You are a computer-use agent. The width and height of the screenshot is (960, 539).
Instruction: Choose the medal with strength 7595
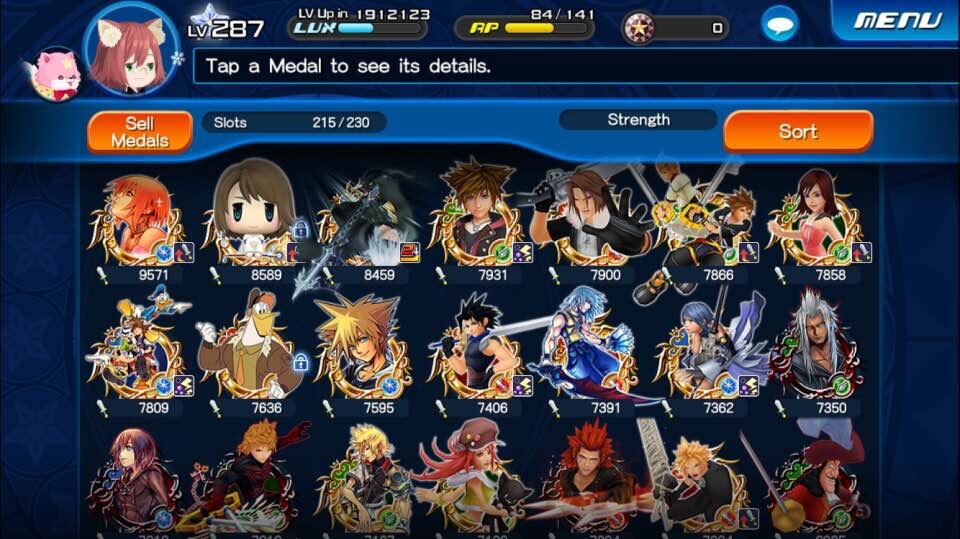tap(365, 348)
